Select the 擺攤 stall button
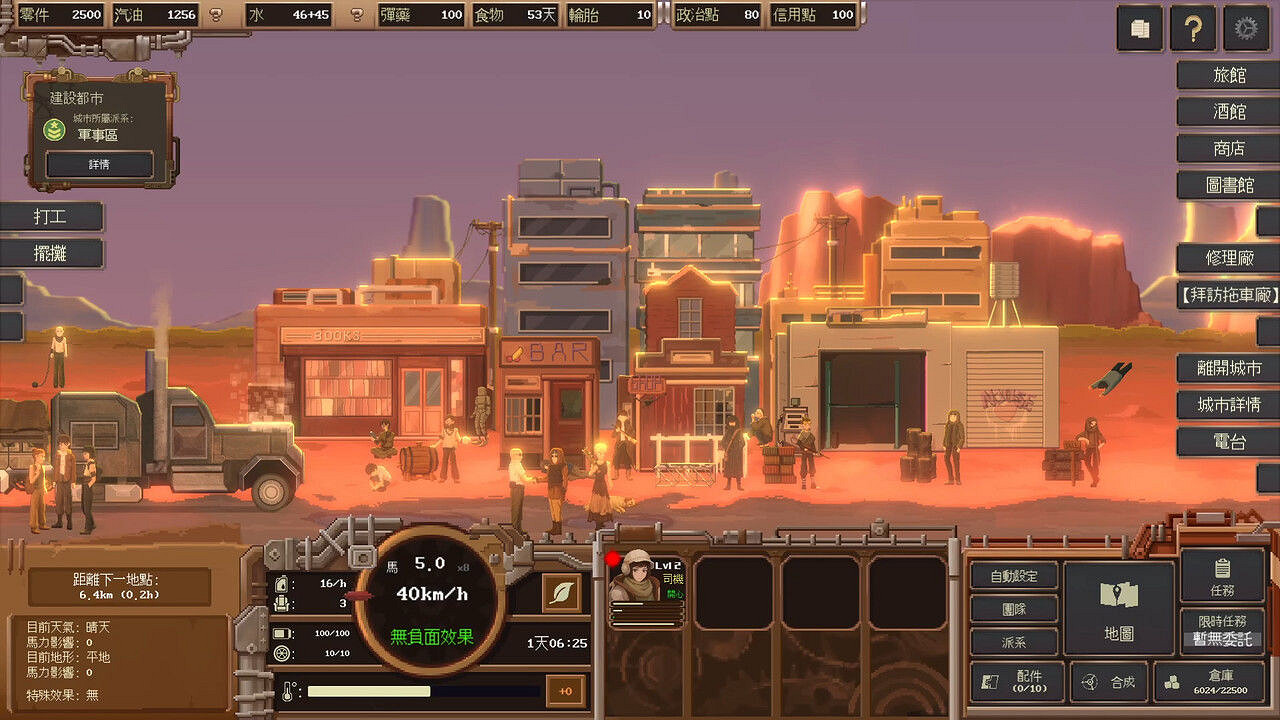Screen dimensions: 1280x720 (52, 253)
